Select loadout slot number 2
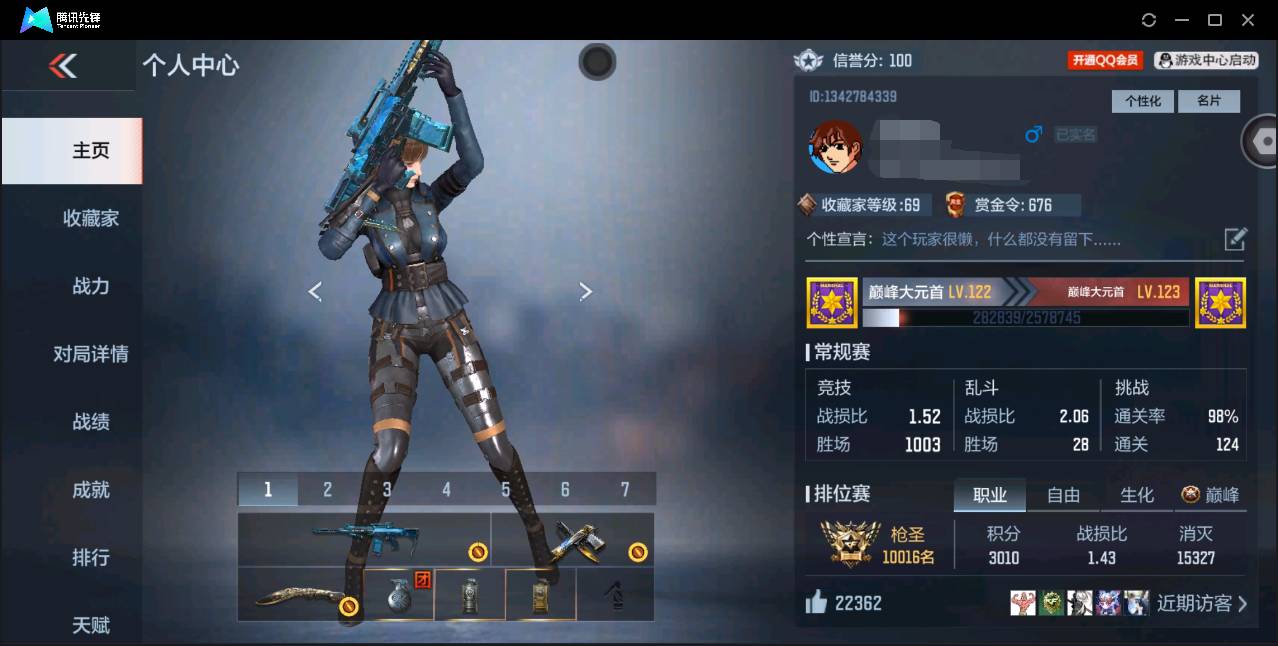The image size is (1278, 646). coord(327,489)
